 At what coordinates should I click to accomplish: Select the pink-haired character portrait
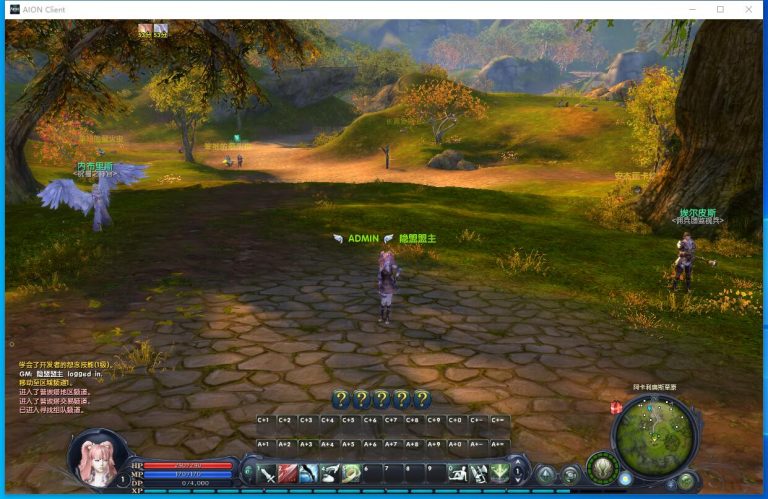pyautogui.click(x=98, y=457)
